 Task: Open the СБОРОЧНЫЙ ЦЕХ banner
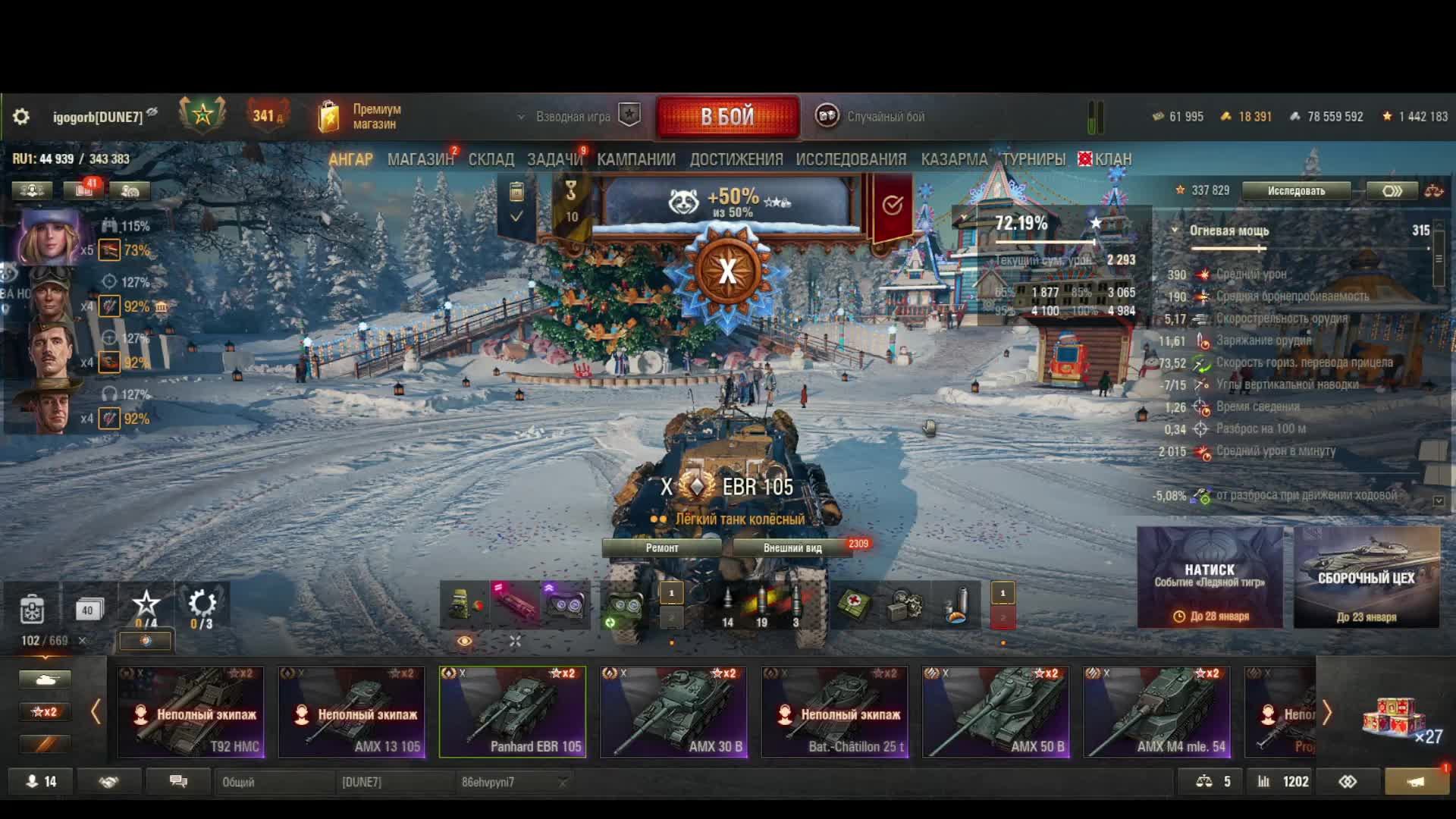coord(1366,578)
